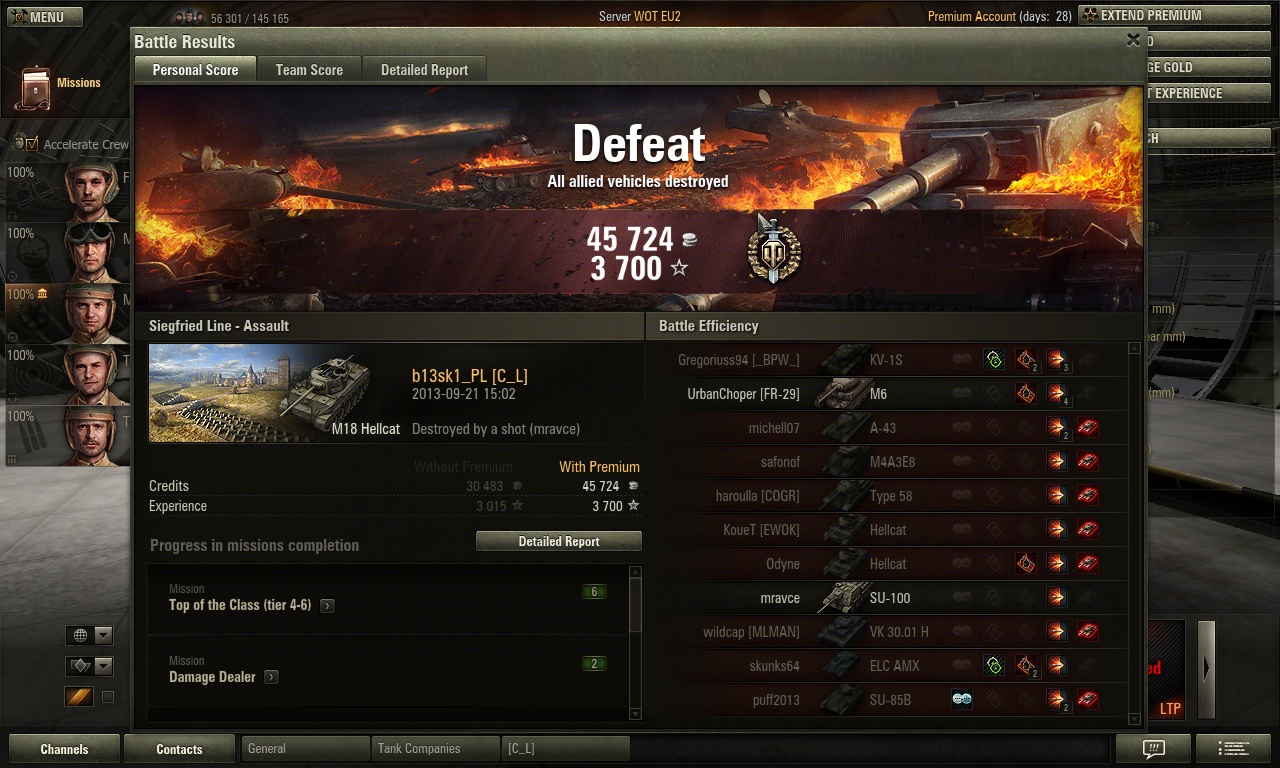Switch to the General chat tab

point(304,749)
